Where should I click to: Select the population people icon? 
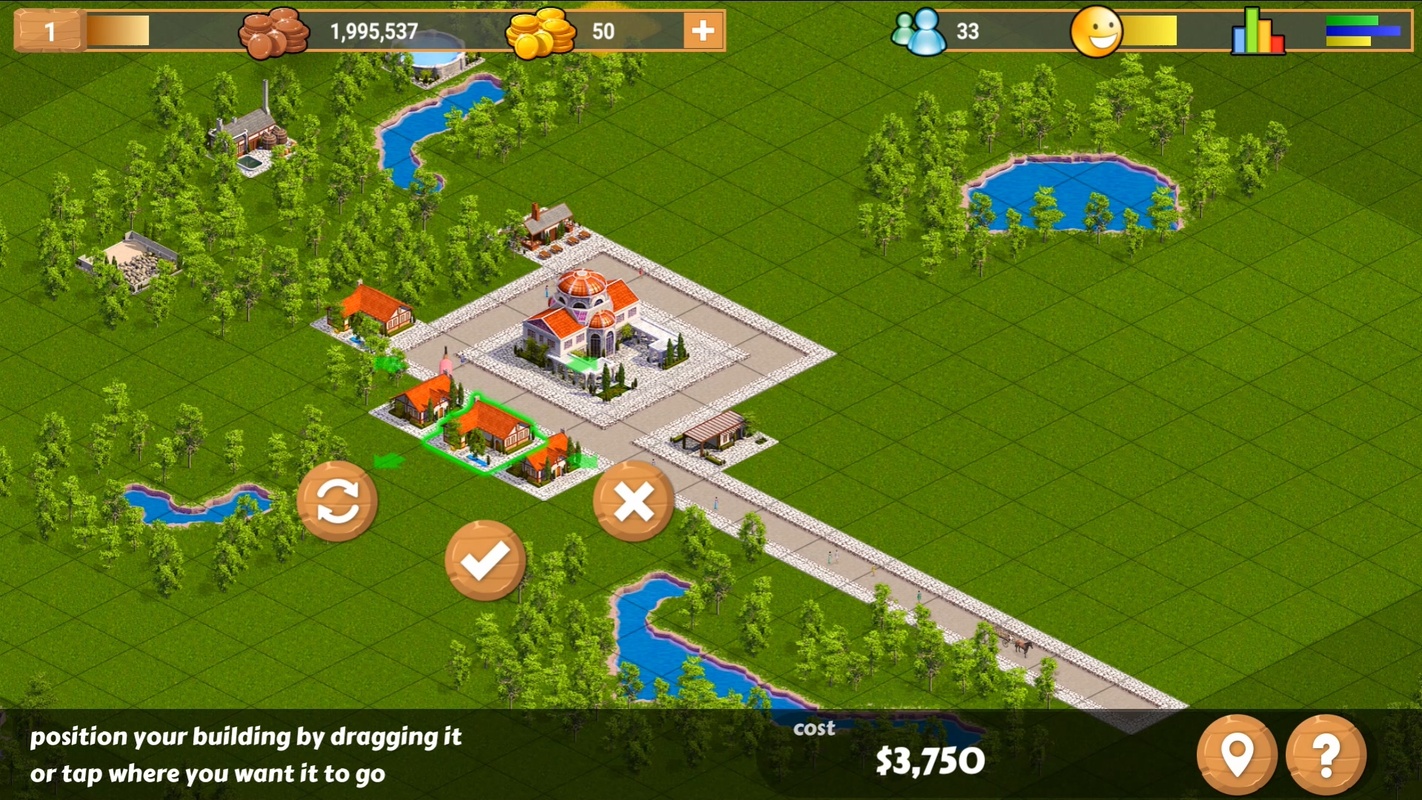919,32
